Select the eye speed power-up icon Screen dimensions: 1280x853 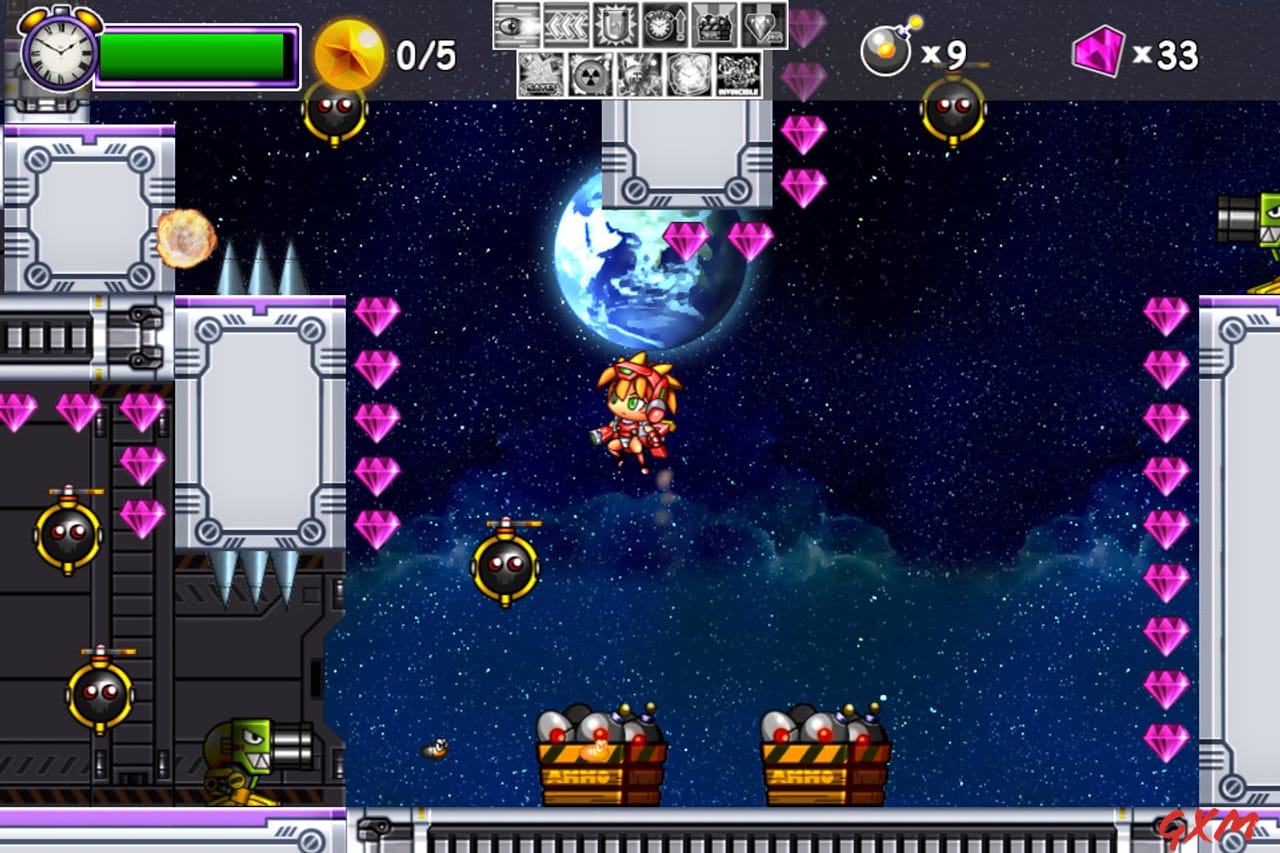pos(516,25)
